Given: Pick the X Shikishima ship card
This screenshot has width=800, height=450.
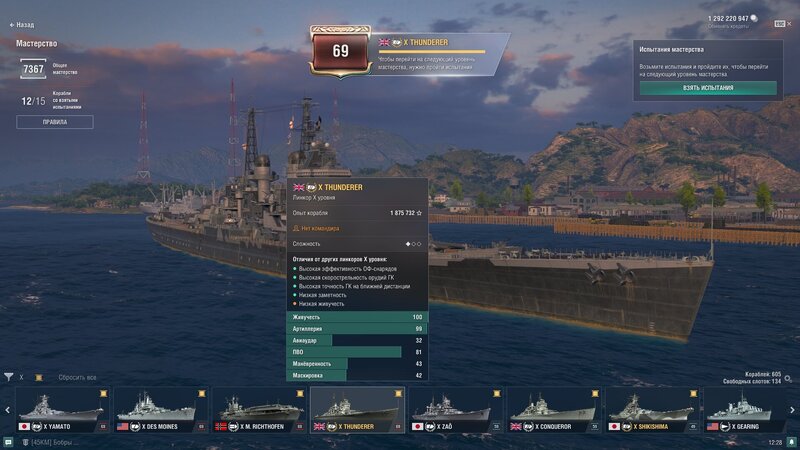Looking at the screenshot, I should (651, 410).
